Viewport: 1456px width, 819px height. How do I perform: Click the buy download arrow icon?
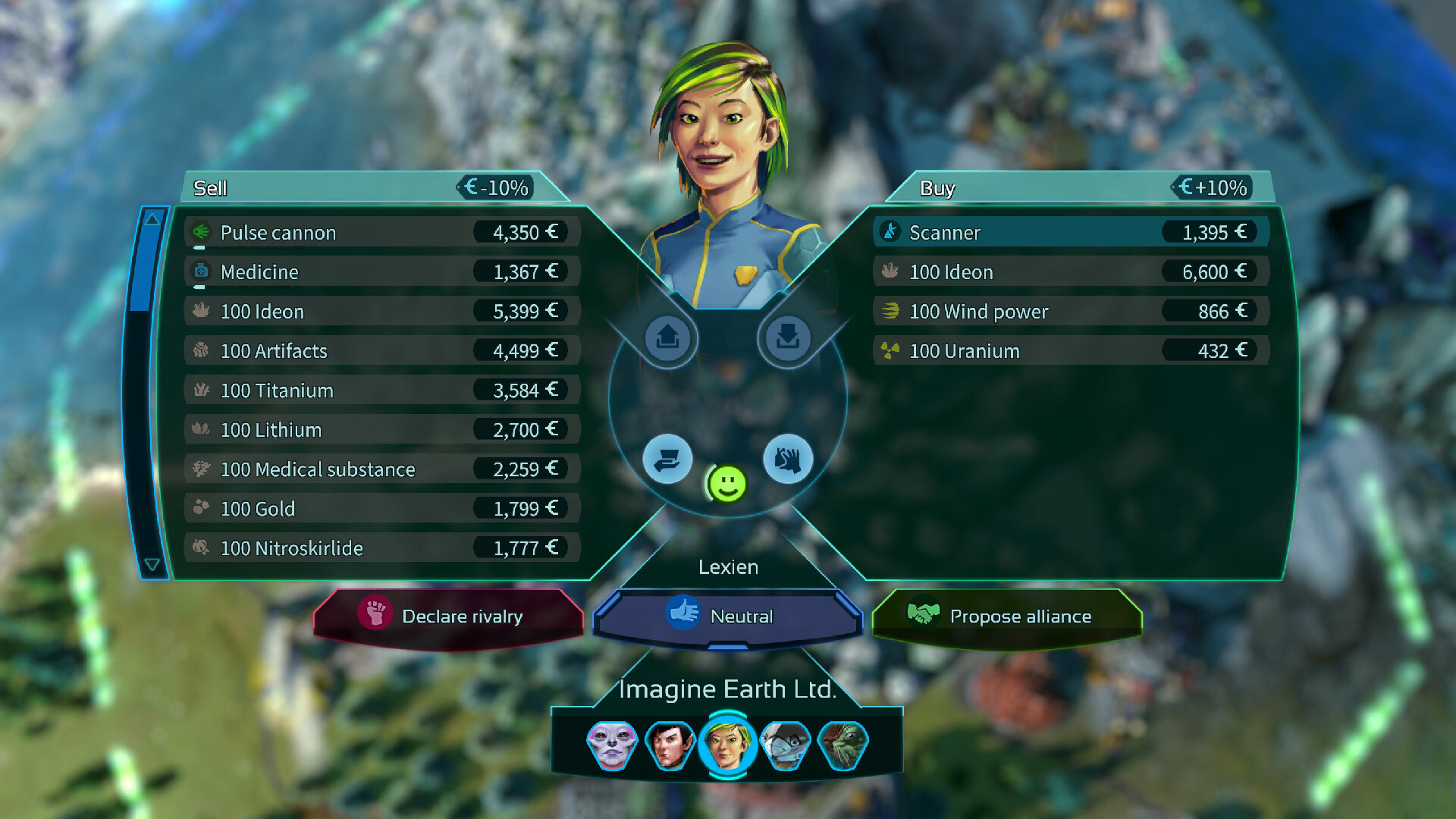(788, 337)
